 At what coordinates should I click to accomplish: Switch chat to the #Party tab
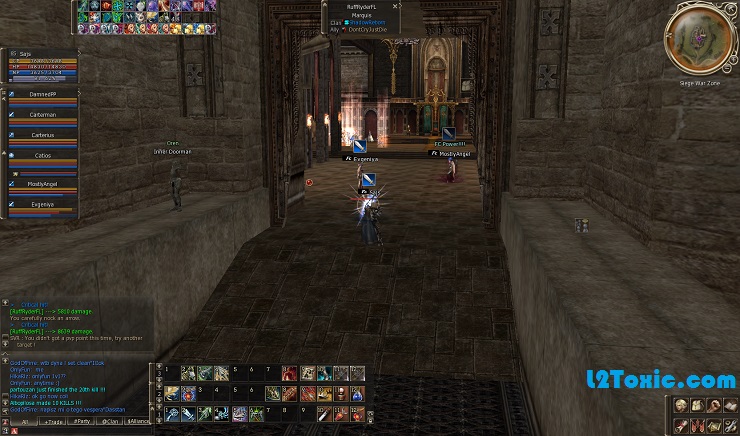pyautogui.click(x=81, y=422)
